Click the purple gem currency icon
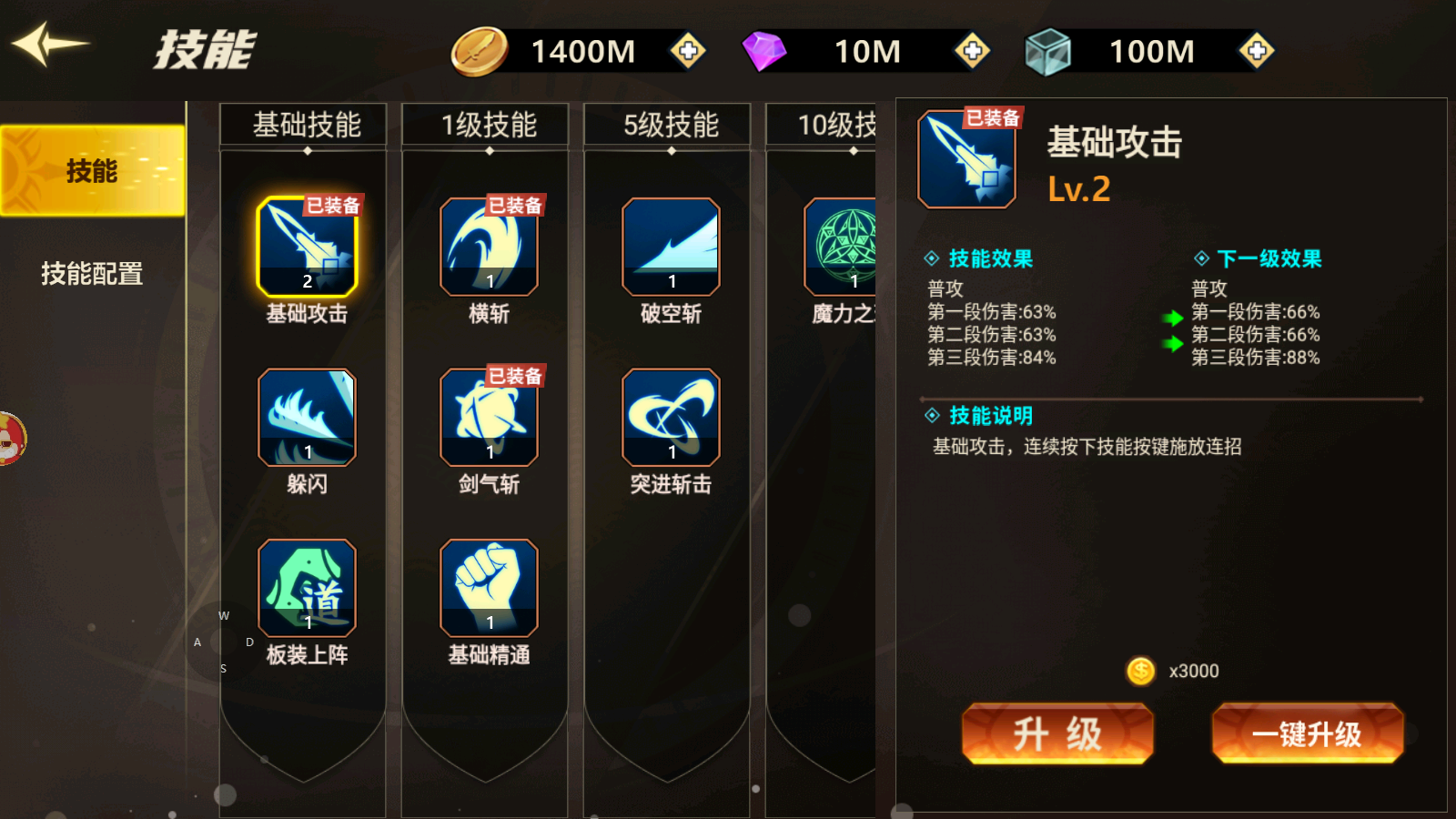 (767, 51)
